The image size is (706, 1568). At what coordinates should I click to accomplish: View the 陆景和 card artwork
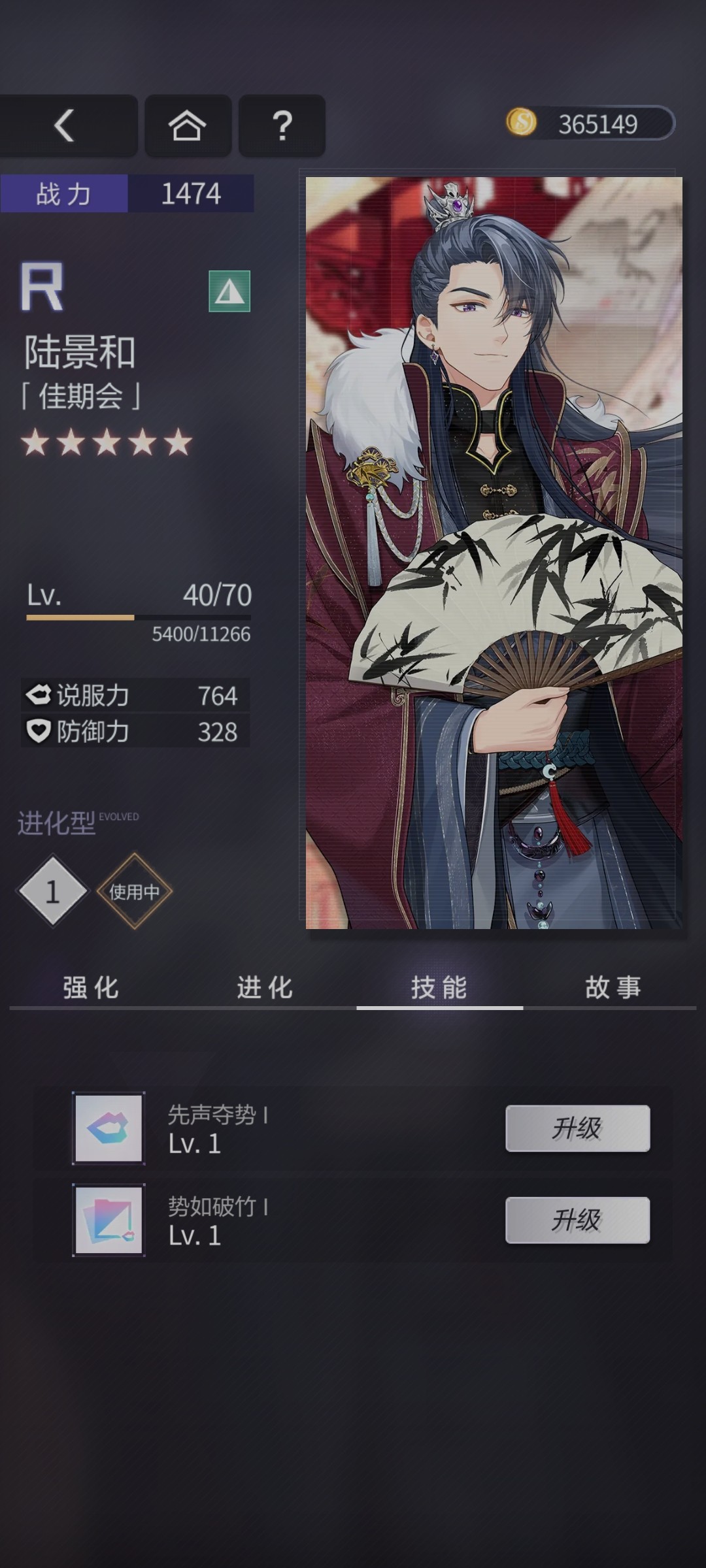tap(494, 552)
